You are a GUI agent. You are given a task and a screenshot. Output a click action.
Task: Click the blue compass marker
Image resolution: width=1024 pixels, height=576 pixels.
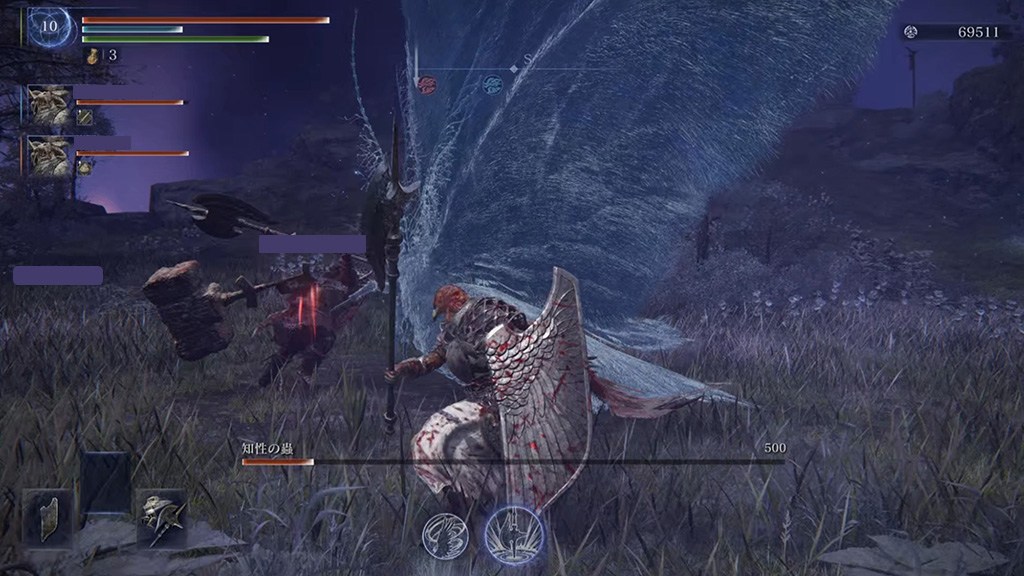pyautogui.click(x=491, y=83)
